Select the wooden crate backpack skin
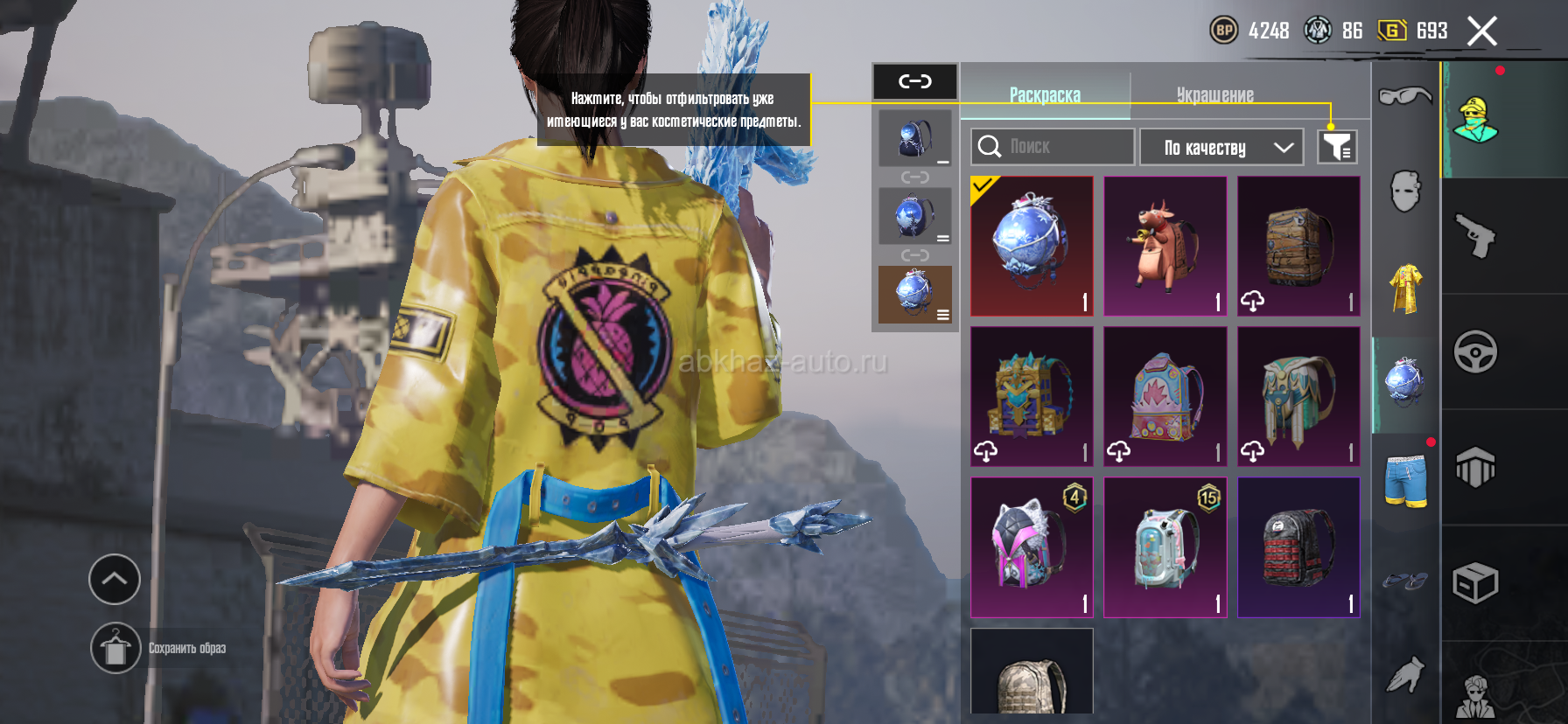1568x724 pixels. click(1298, 246)
